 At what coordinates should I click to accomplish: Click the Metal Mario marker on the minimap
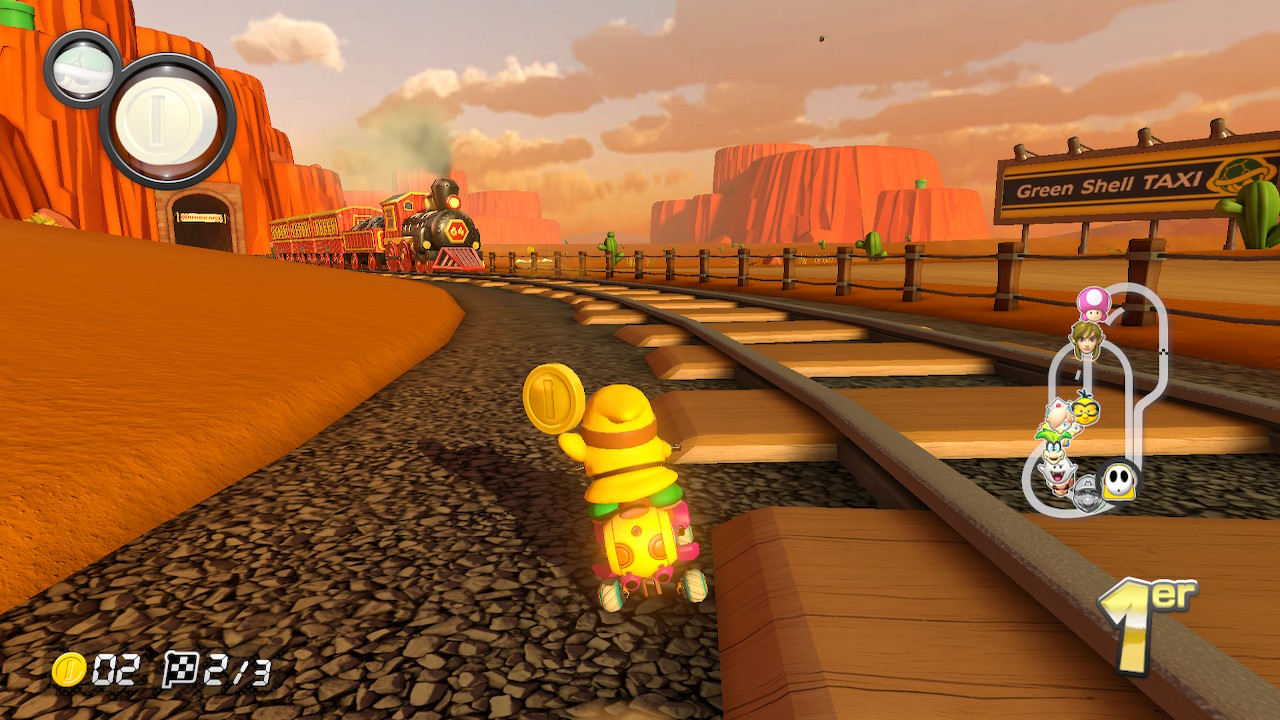pyautogui.click(x=1085, y=493)
